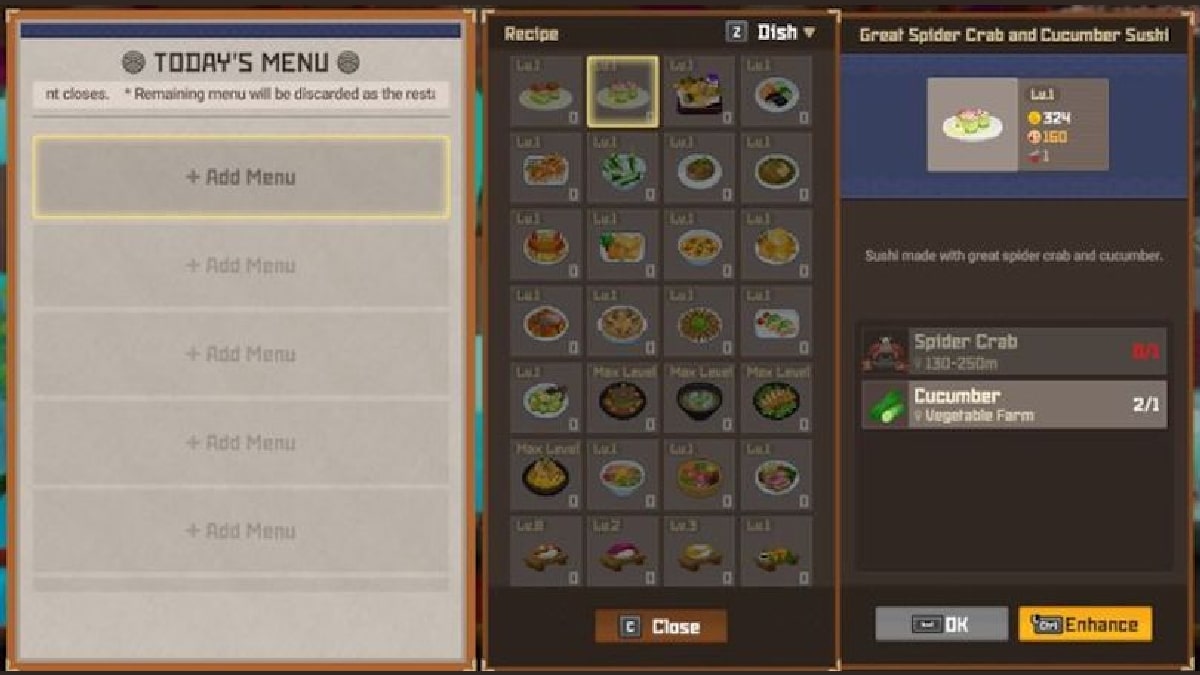This screenshot has width=1200, height=675.
Task: Select the Lv.2 pink nigiri recipe
Action: pyautogui.click(x=623, y=551)
